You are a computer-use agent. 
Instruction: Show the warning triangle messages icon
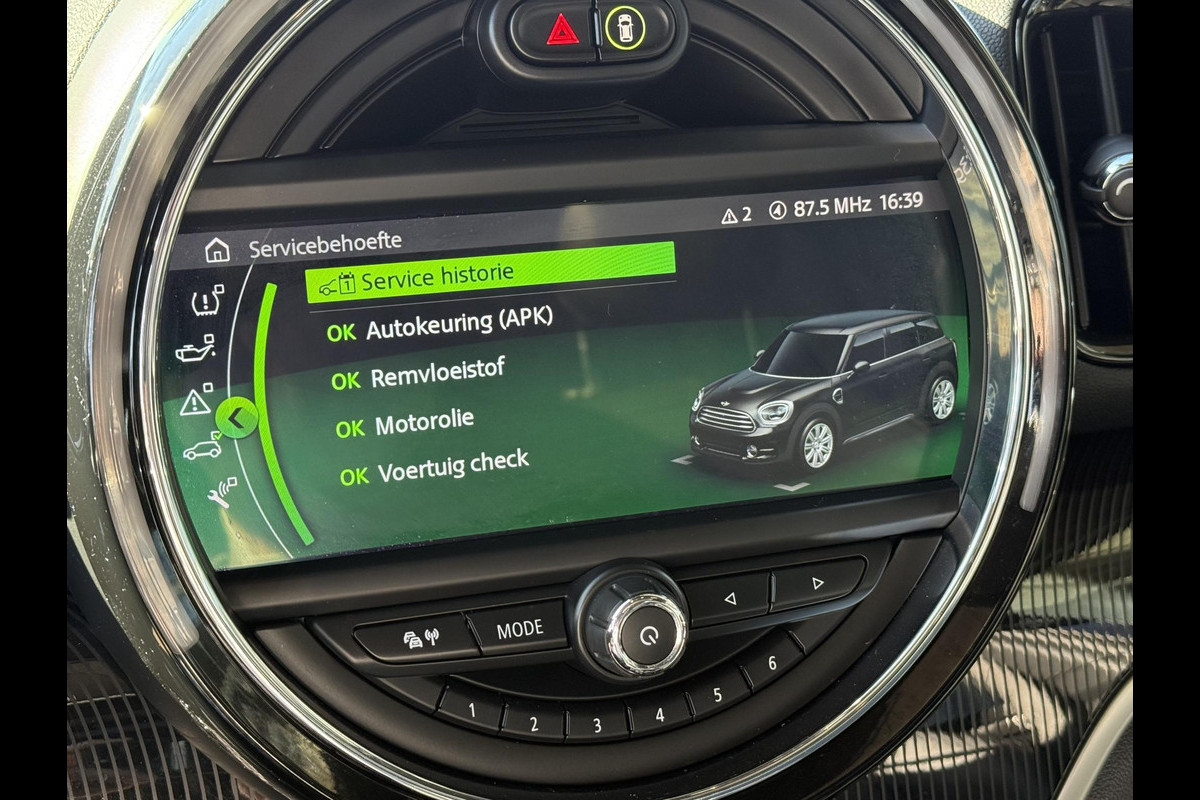[195, 402]
